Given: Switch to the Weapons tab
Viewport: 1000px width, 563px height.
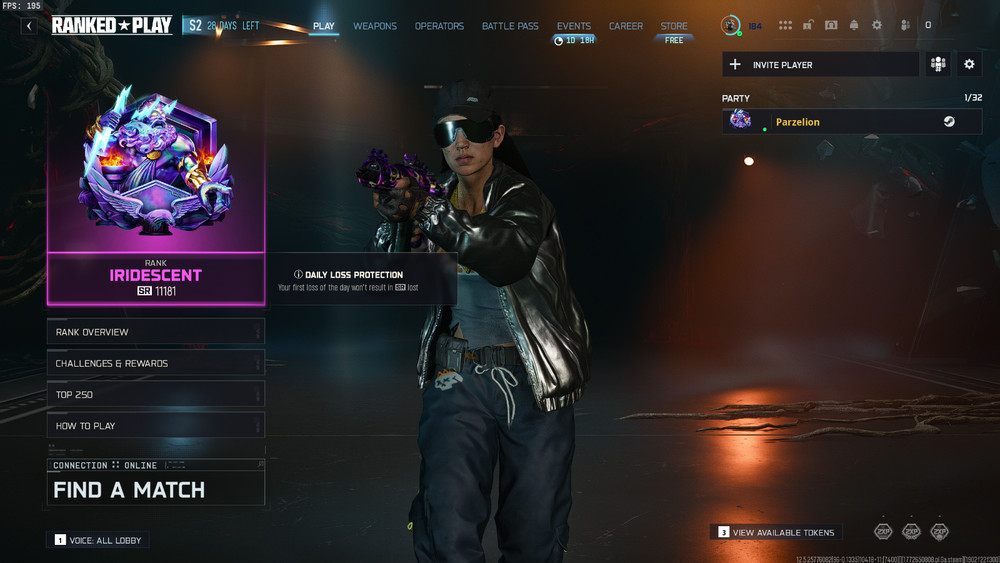Looking at the screenshot, I should pos(375,26).
